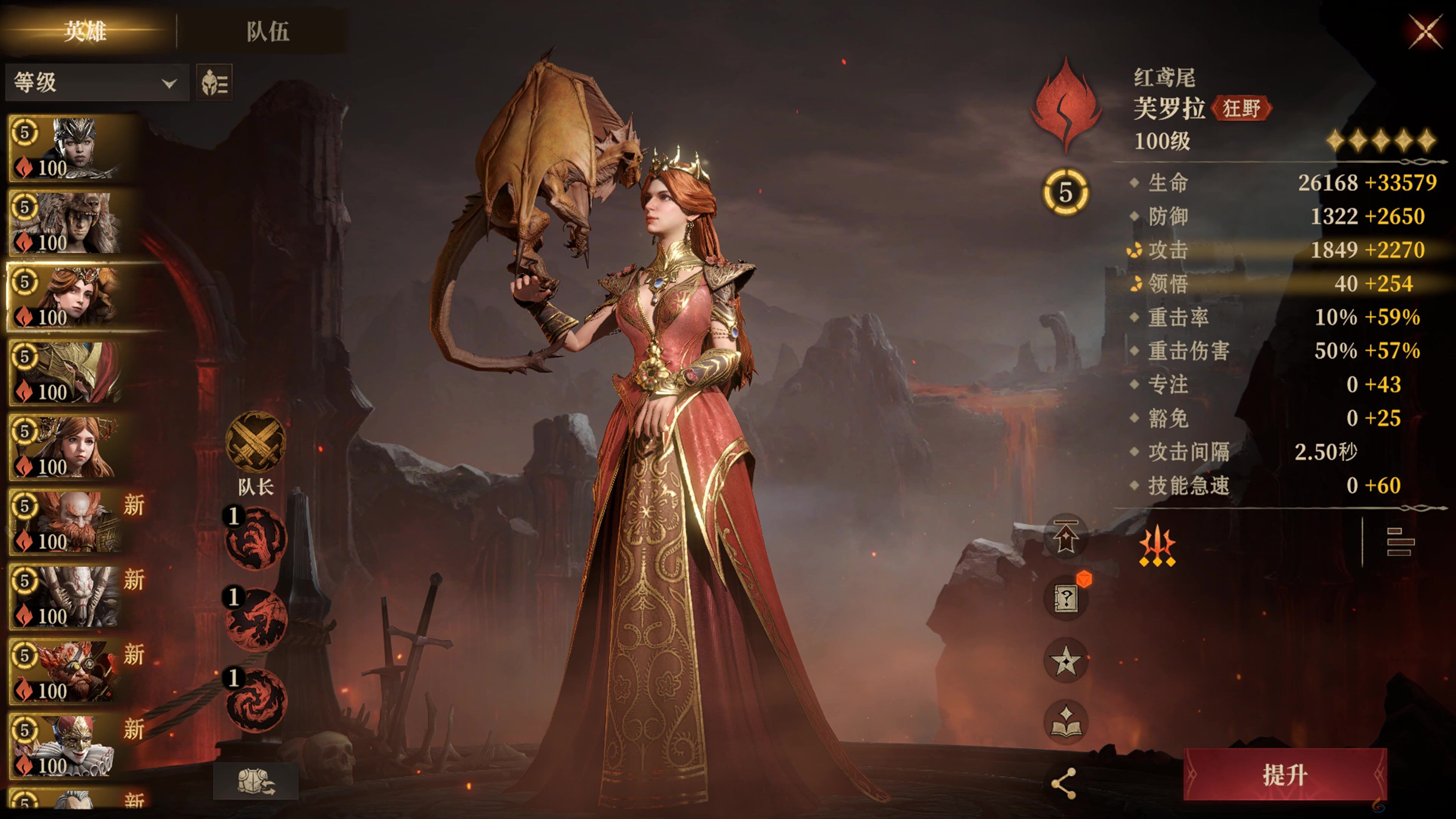Open the share icon
The height and width of the screenshot is (819, 1456).
click(x=1063, y=784)
